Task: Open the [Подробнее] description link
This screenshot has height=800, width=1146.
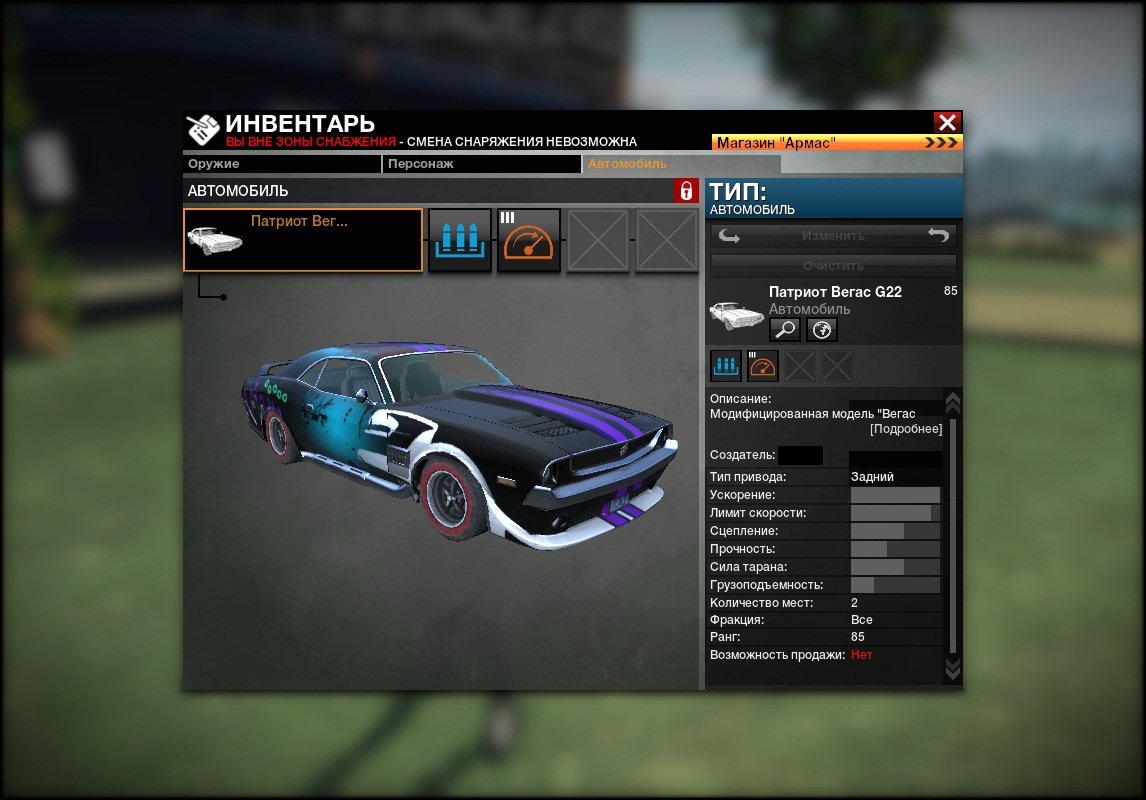Action: 905,429
